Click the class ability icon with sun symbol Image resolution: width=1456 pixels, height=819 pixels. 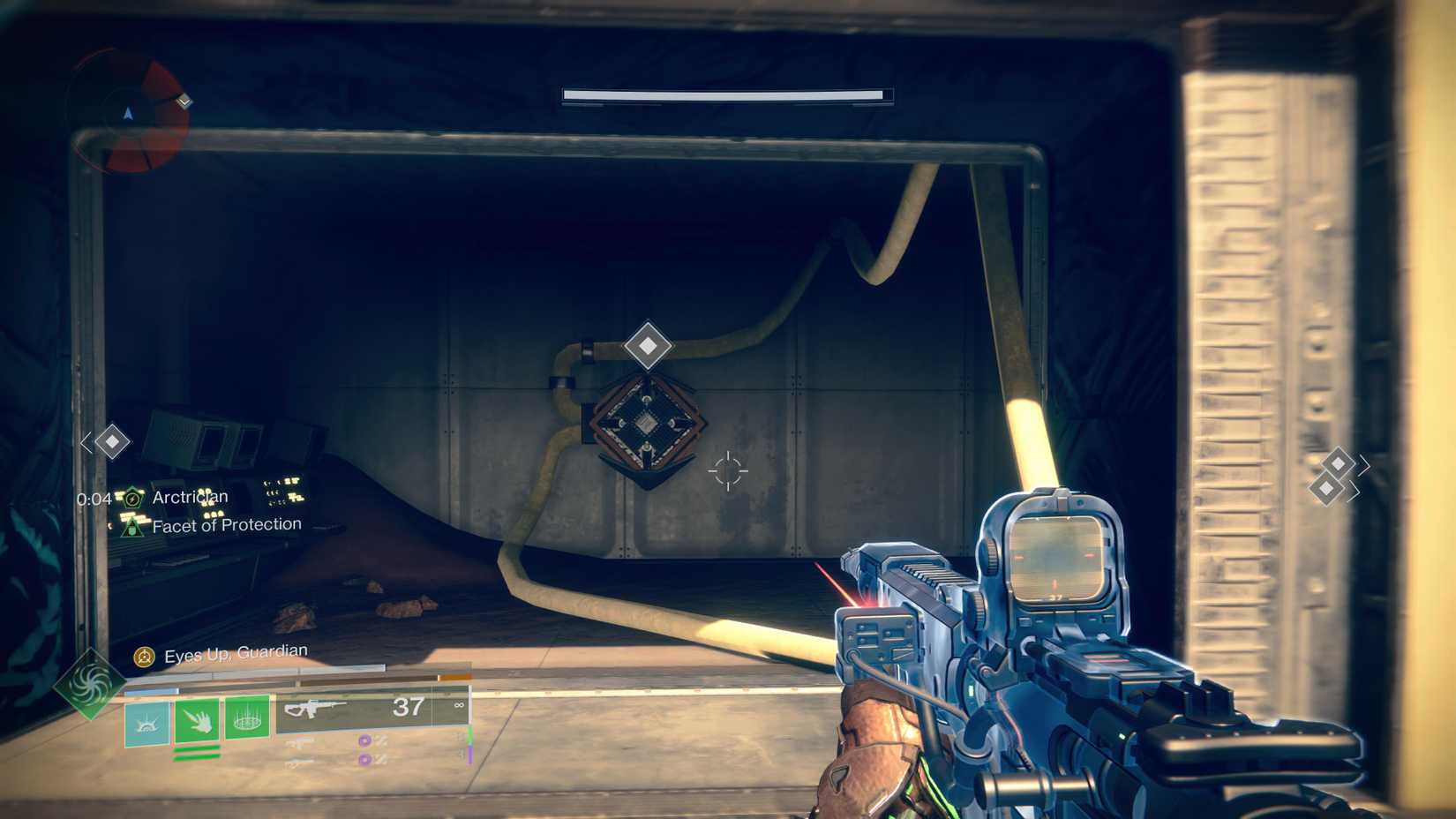tap(146, 721)
